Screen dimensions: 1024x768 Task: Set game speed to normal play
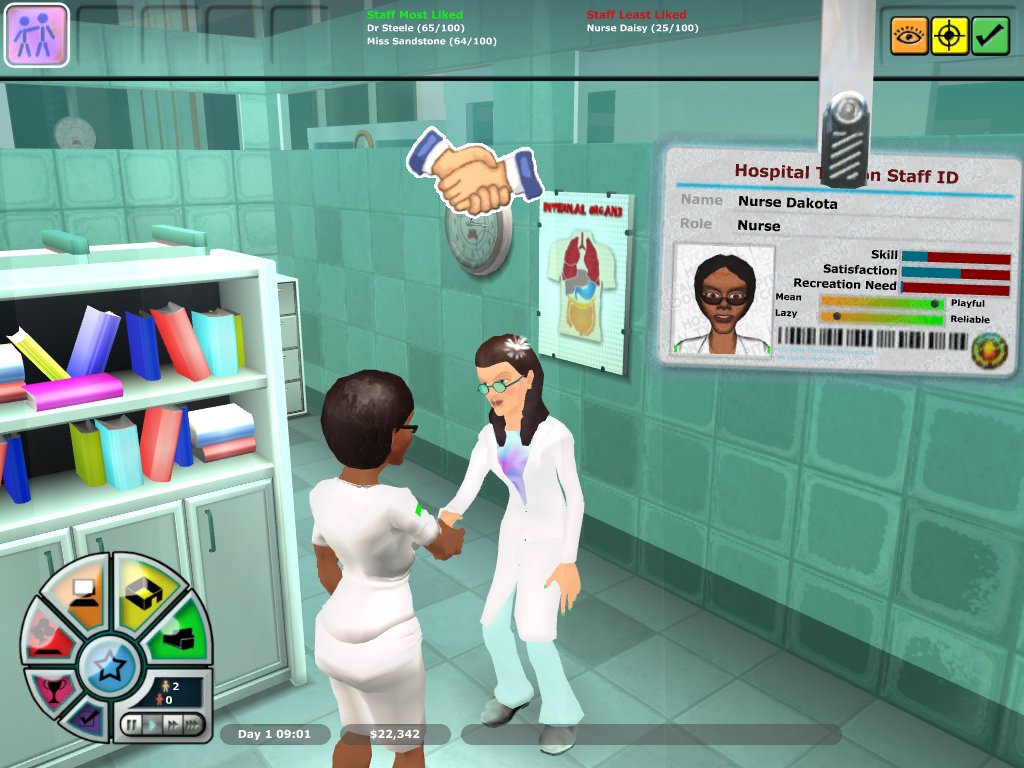151,724
